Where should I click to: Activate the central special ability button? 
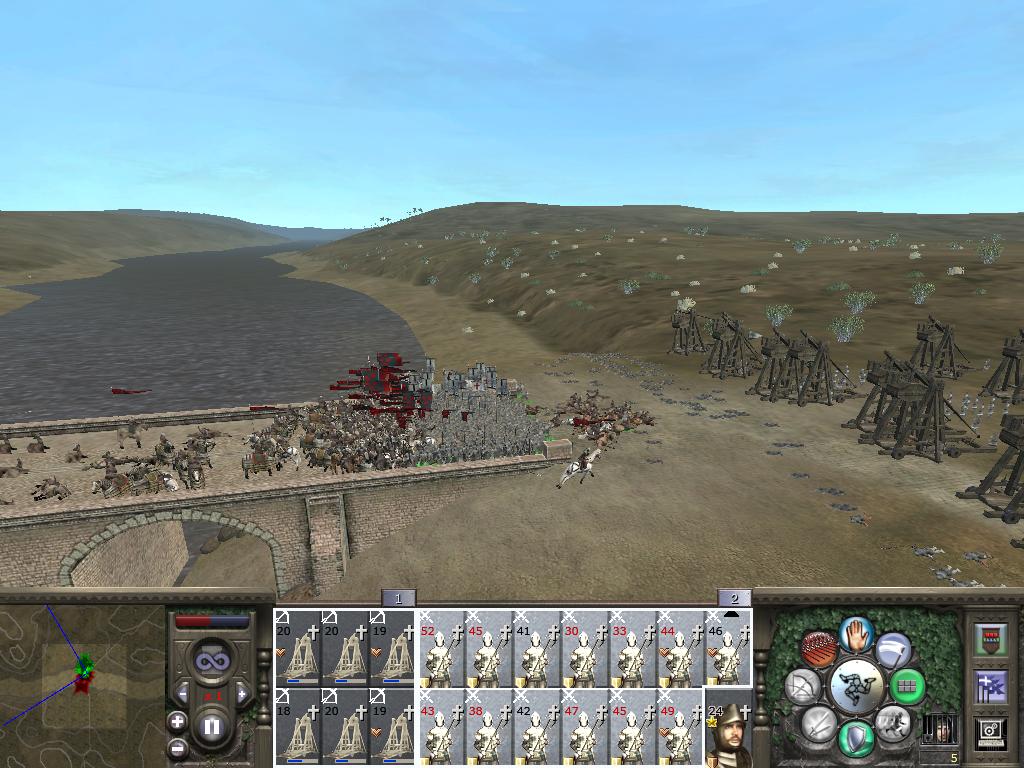(857, 686)
